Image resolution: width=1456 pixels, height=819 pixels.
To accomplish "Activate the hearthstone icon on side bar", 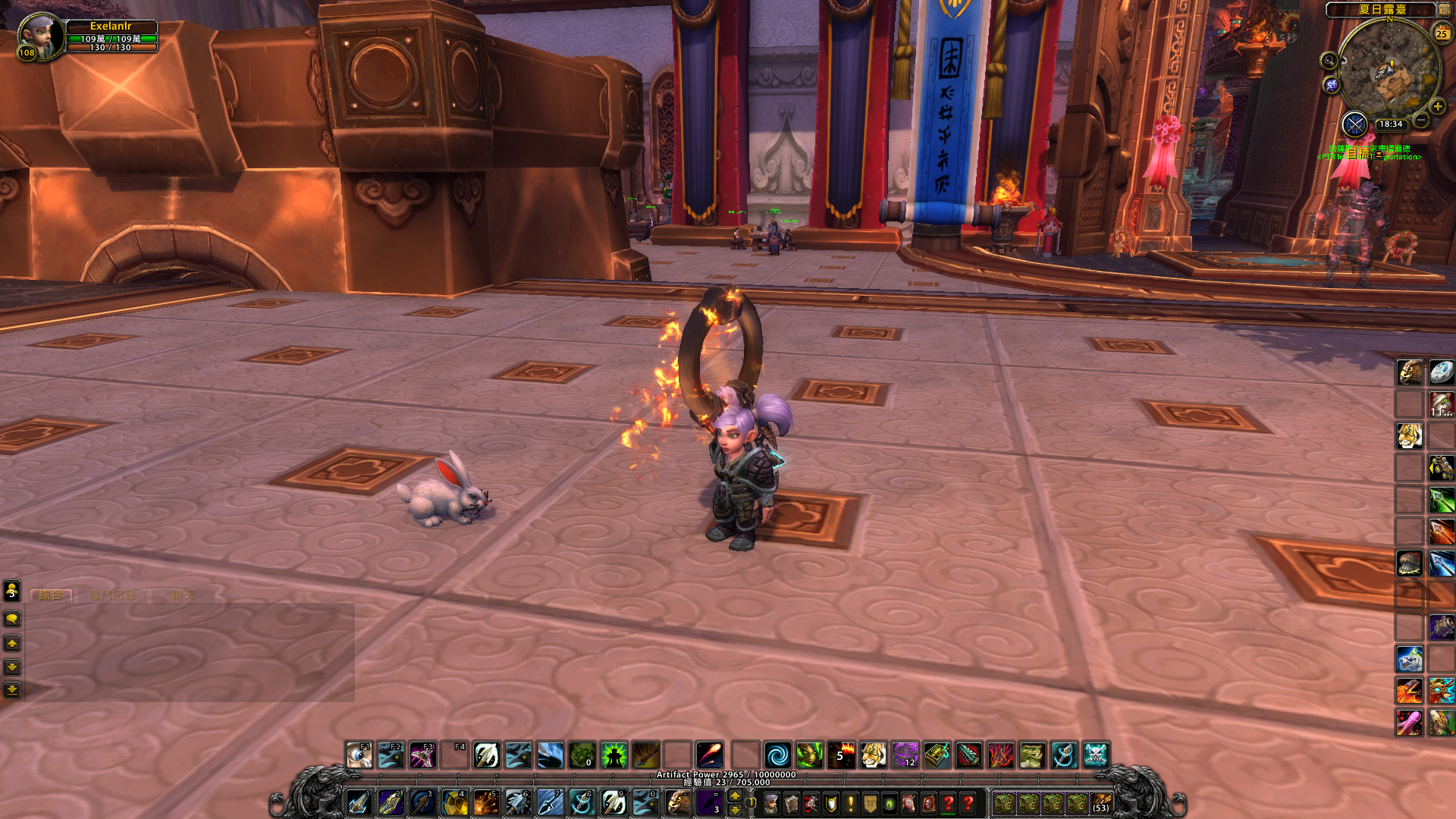I will [x=1441, y=372].
